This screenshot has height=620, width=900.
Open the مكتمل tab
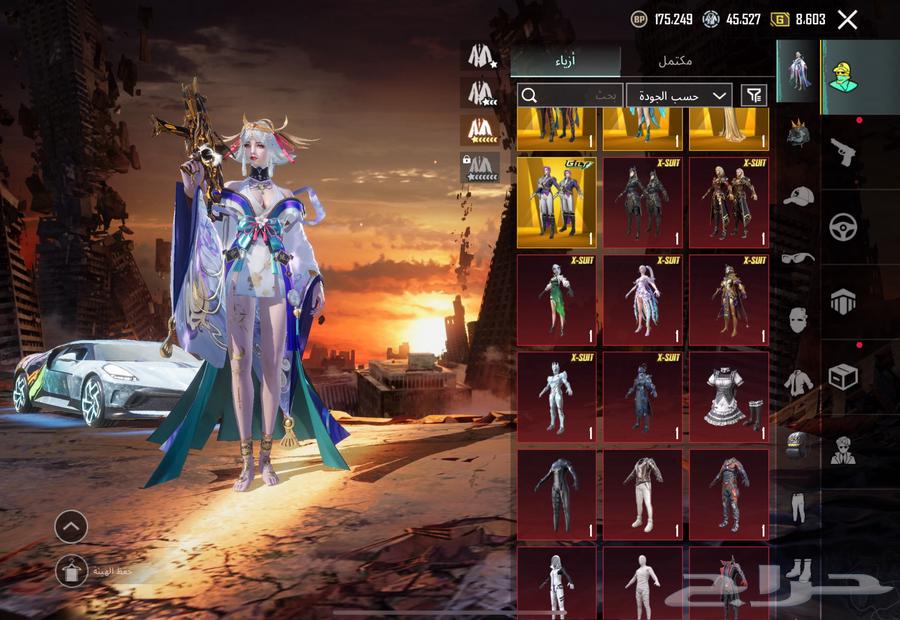point(675,62)
